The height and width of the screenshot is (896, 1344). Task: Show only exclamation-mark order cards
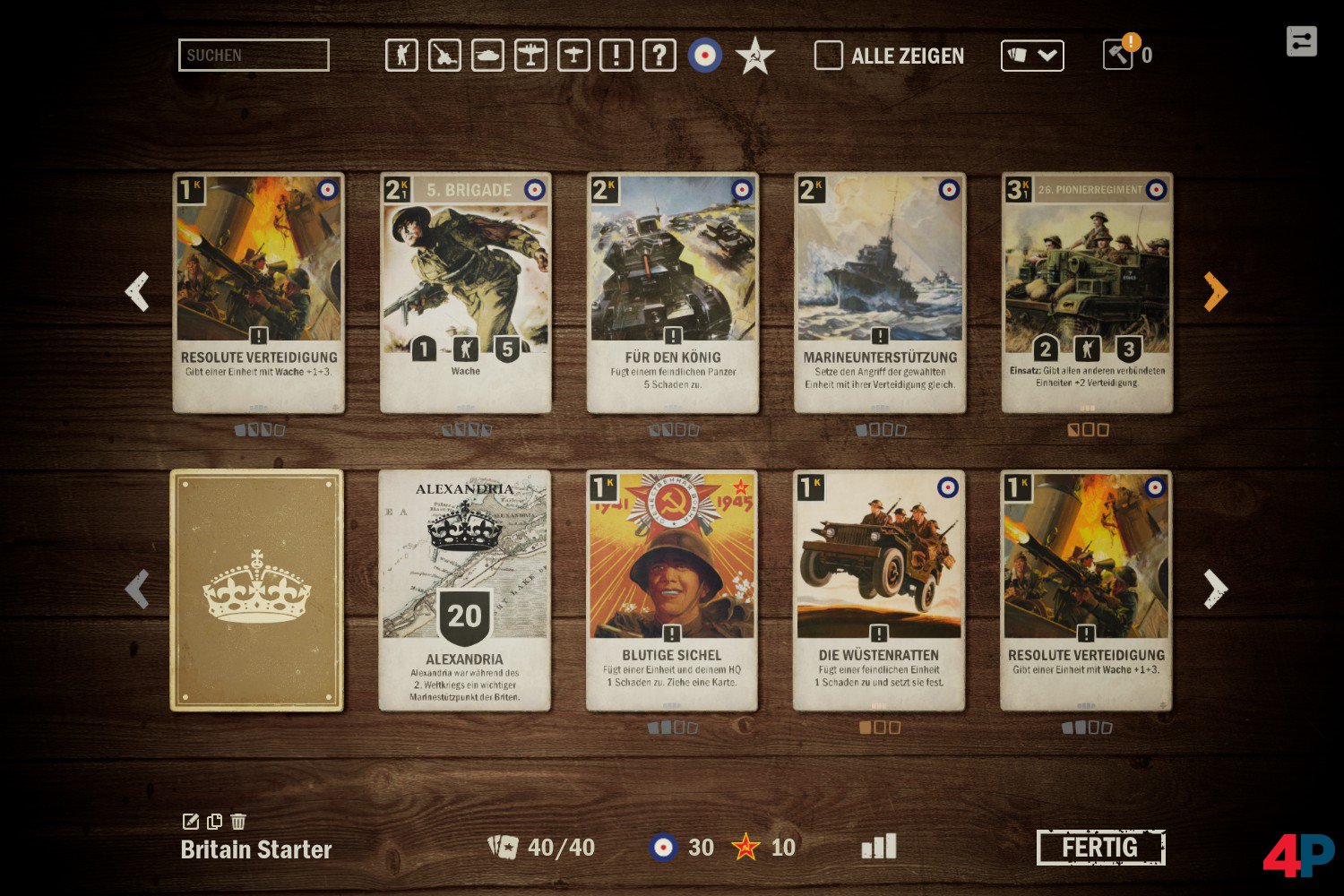pyautogui.click(x=616, y=56)
